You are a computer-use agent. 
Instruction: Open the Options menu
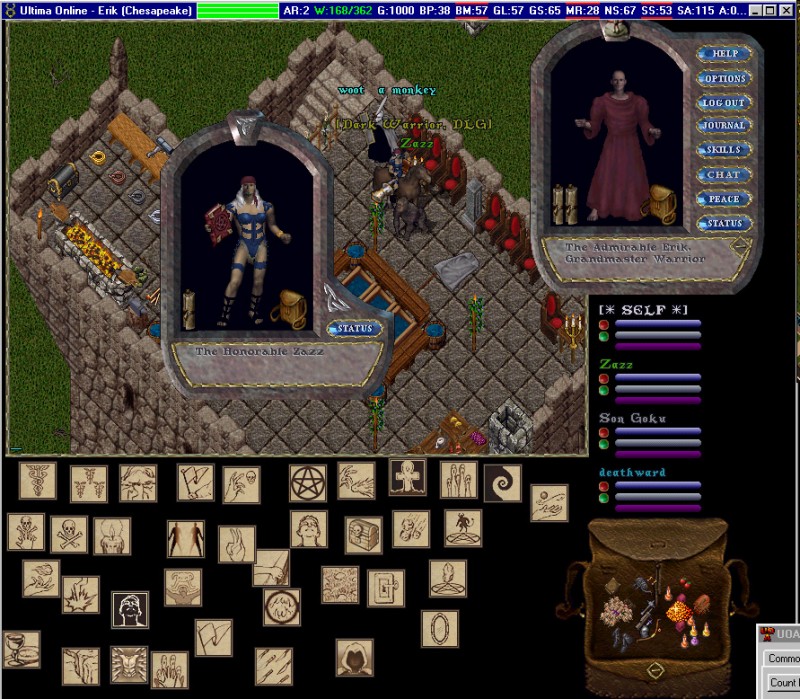[x=724, y=78]
